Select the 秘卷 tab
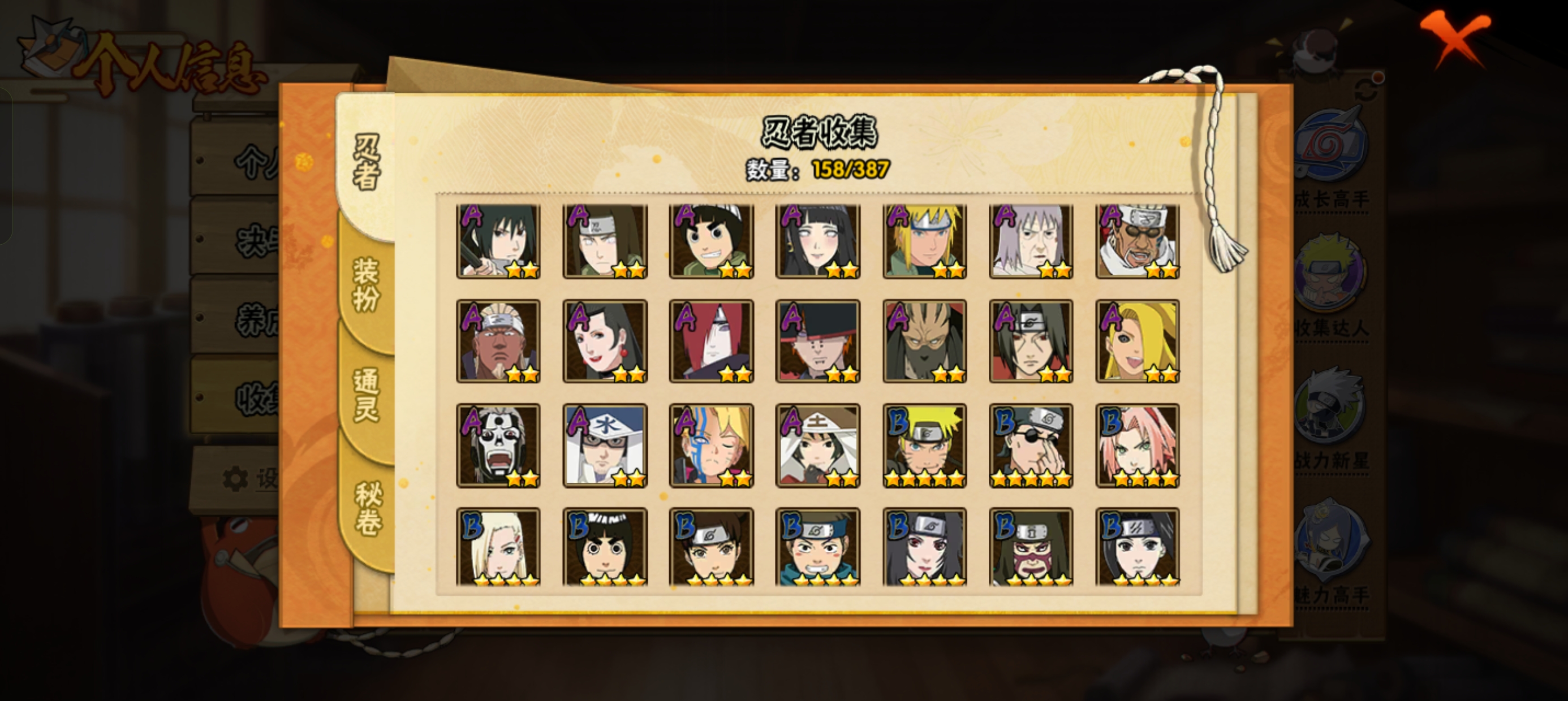Screen dimensions: 1568x701 (368, 509)
